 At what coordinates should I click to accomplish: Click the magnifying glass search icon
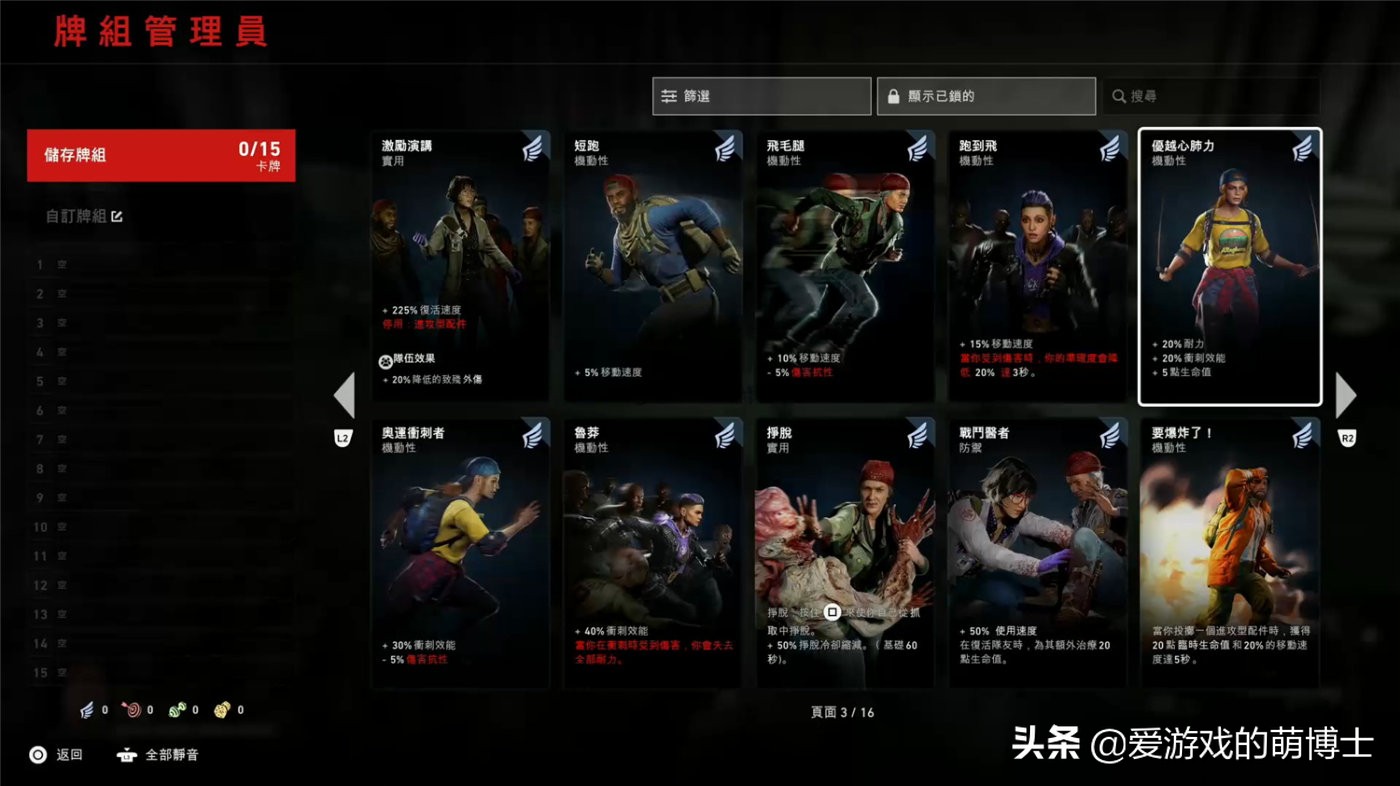pyautogui.click(x=1120, y=96)
